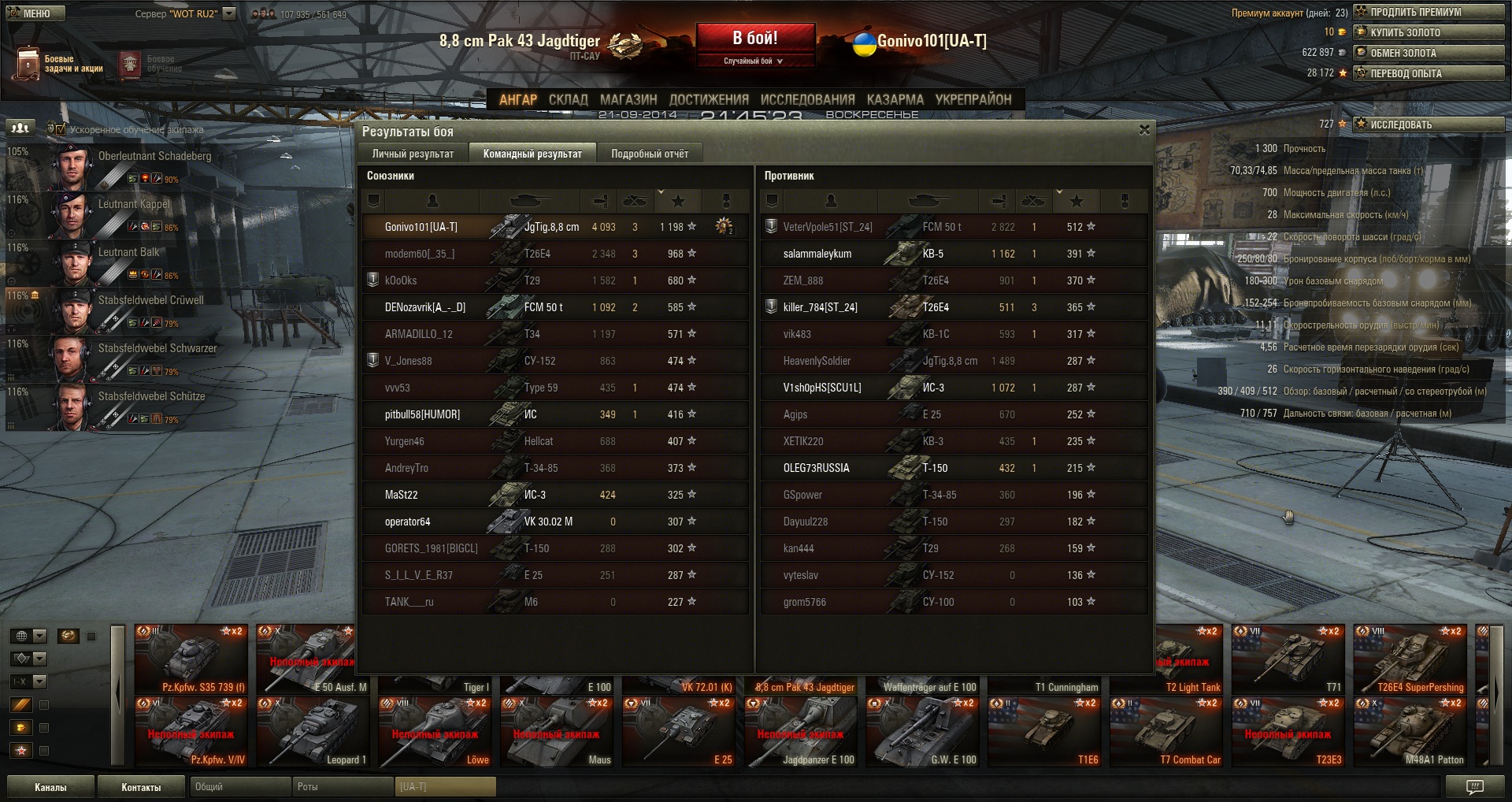Go to the СКЛАД section
The height and width of the screenshot is (802, 1512).
click(568, 99)
